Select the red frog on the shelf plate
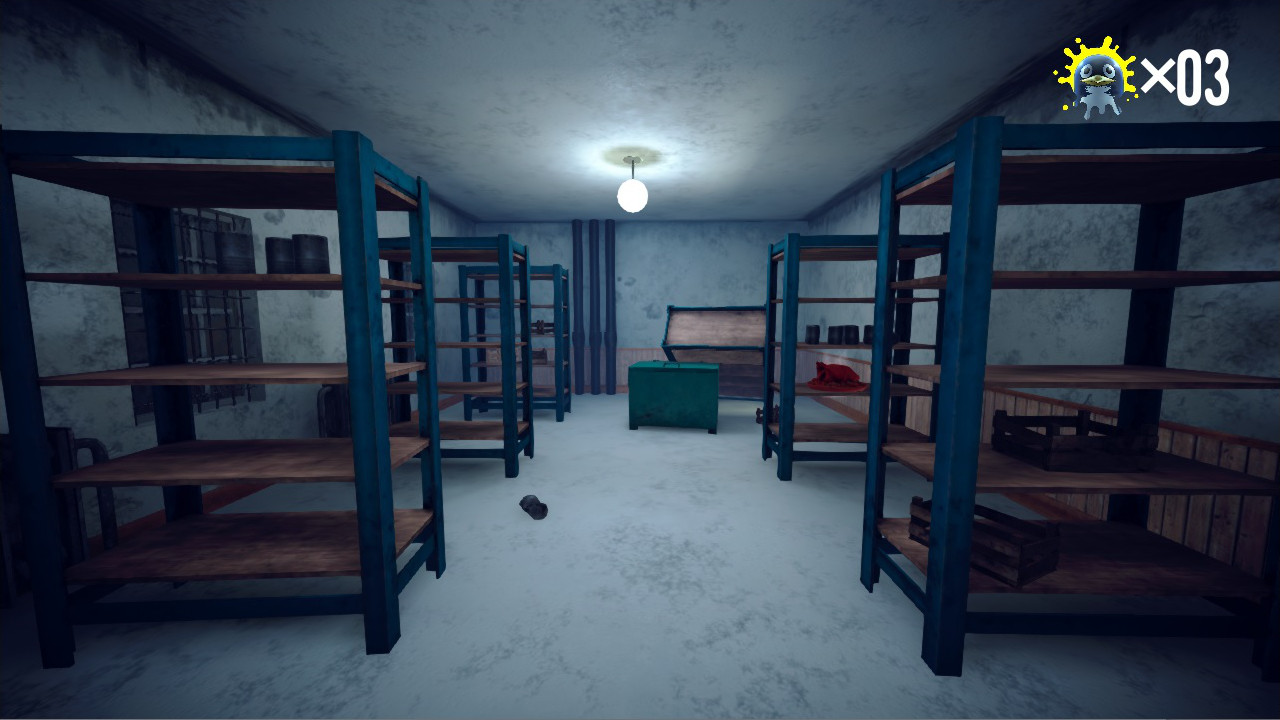The height and width of the screenshot is (720, 1280). 836,372
